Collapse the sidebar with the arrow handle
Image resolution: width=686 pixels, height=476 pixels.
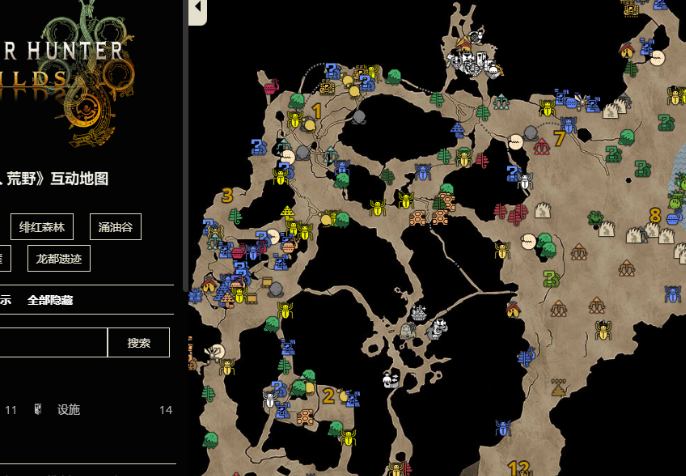[x=197, y=10]
